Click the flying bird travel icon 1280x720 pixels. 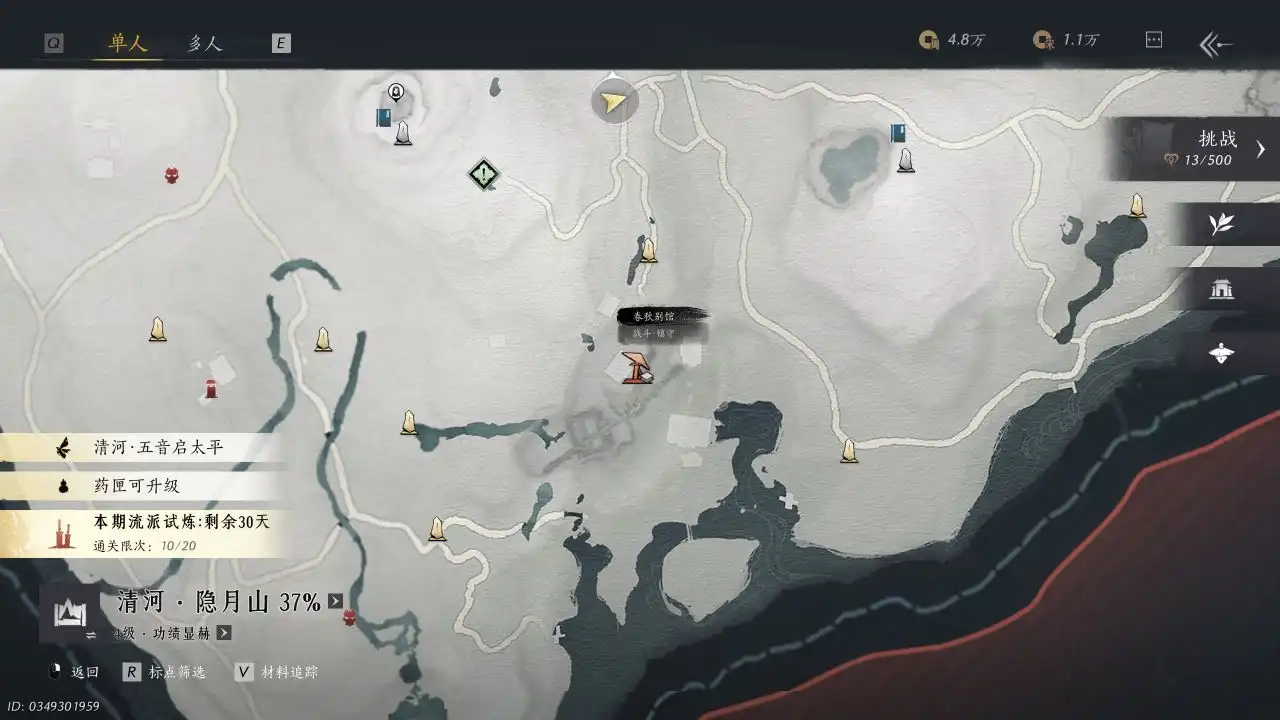coord(1222,353)
